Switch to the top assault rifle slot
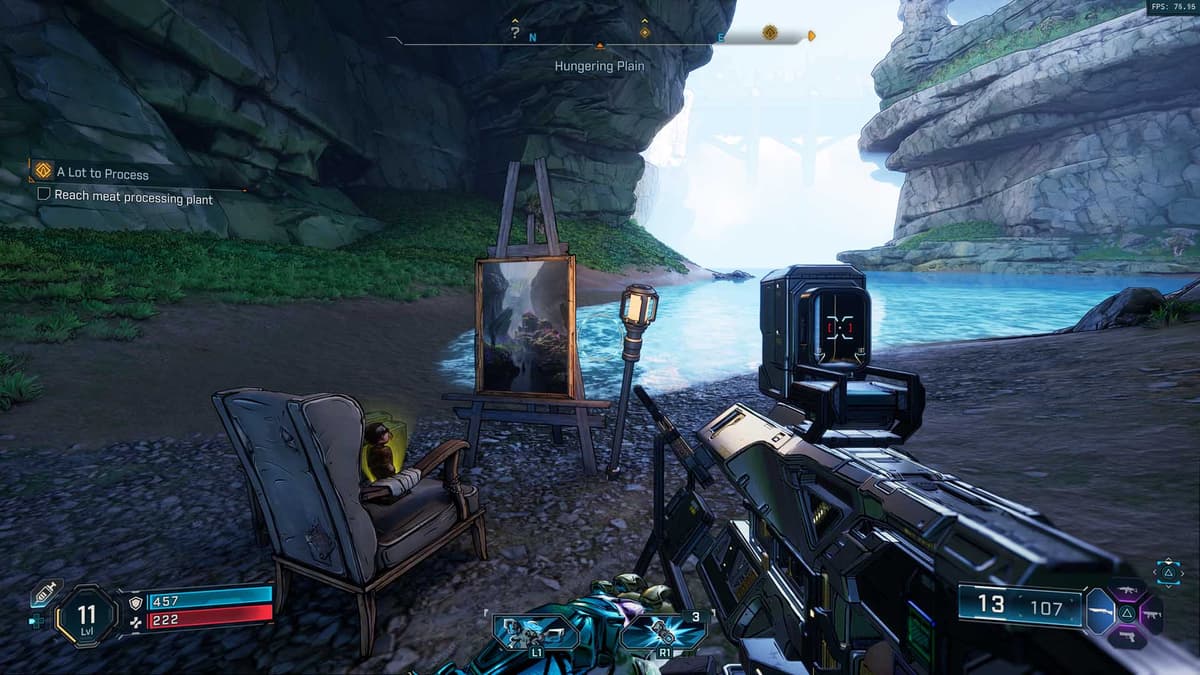1200x675 pixels. point(1126,592)
